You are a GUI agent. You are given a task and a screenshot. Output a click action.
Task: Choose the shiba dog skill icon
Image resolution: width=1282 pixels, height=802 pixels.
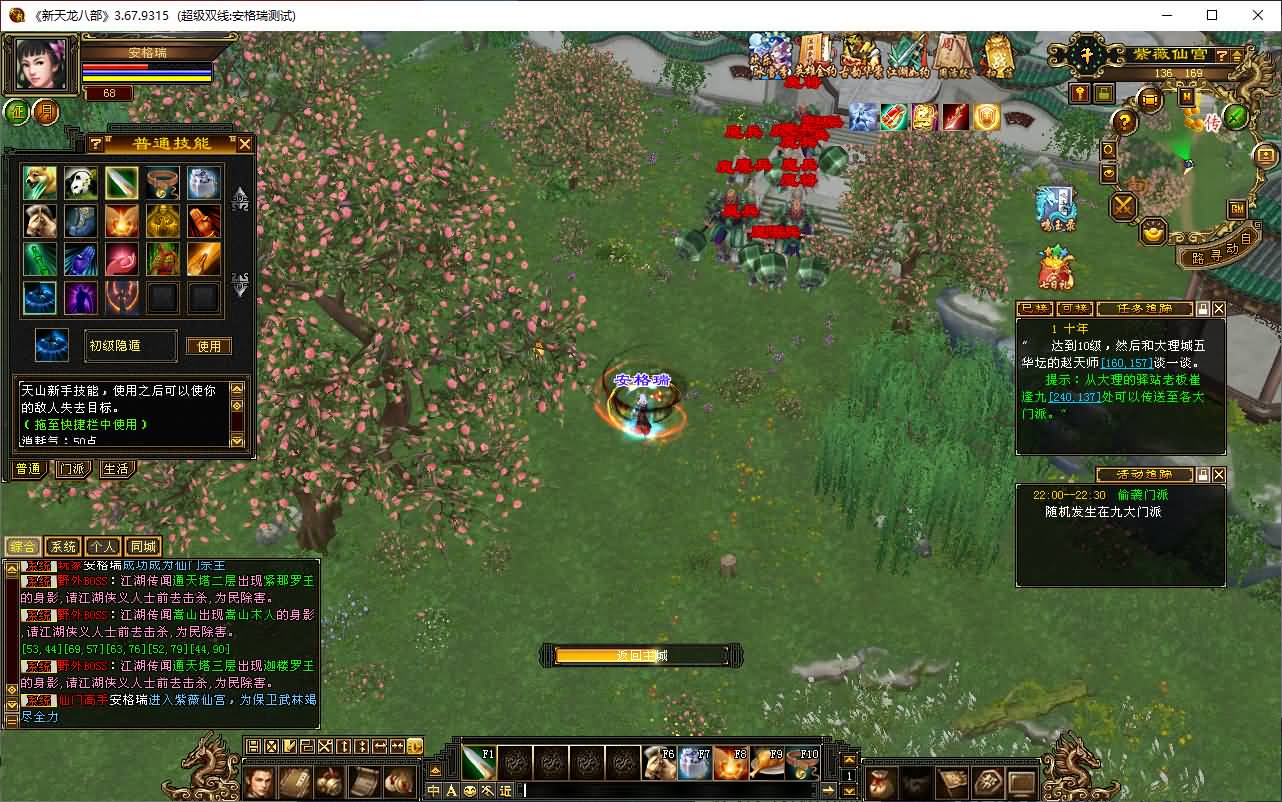(40, 183)
